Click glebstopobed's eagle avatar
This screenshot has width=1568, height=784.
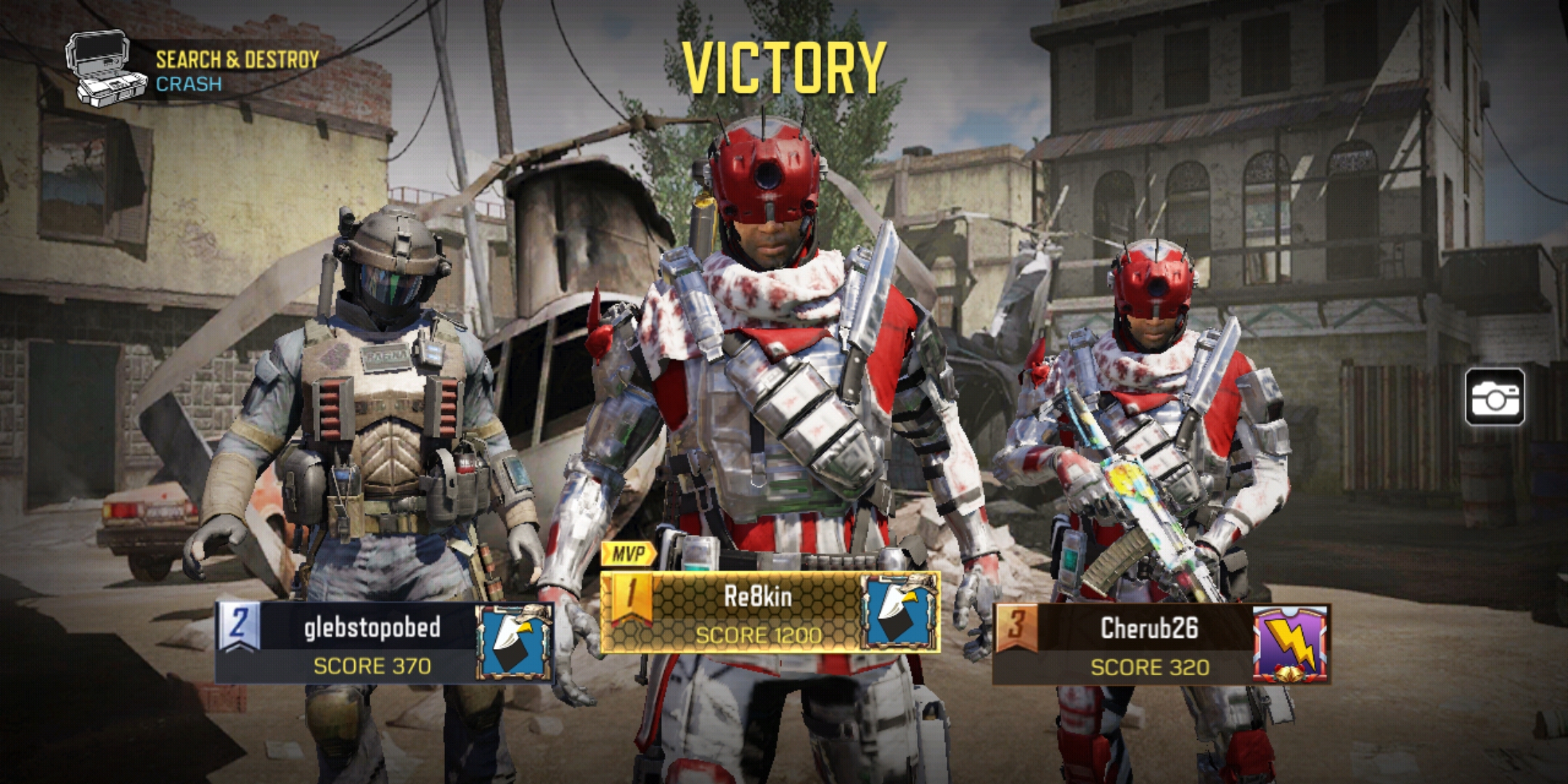[x=513, y=643]
